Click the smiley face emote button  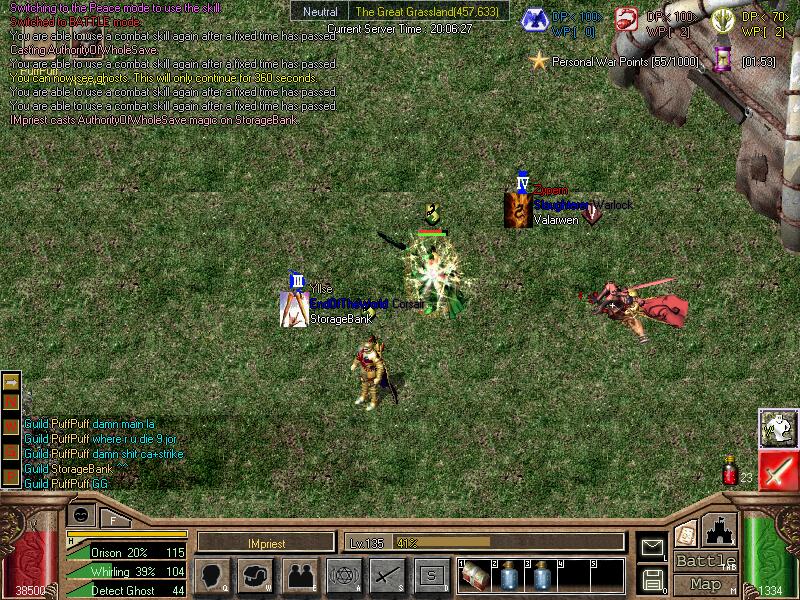tap(83, 515)
